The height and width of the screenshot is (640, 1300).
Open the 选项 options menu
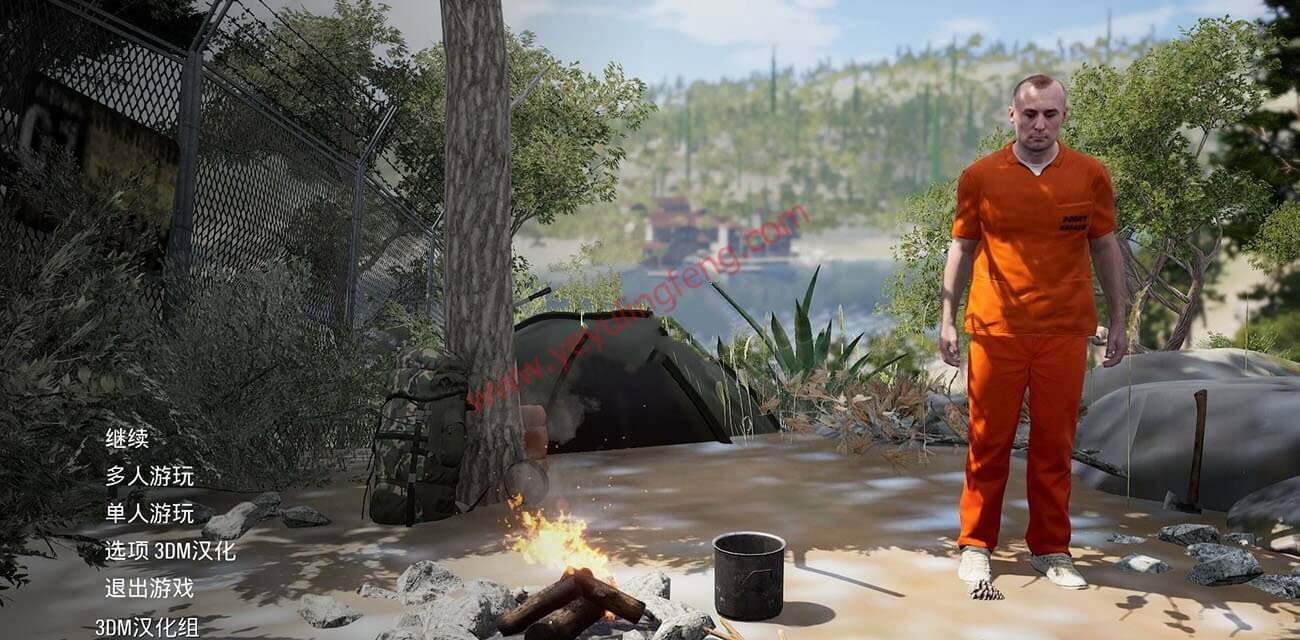coord(127,551)
